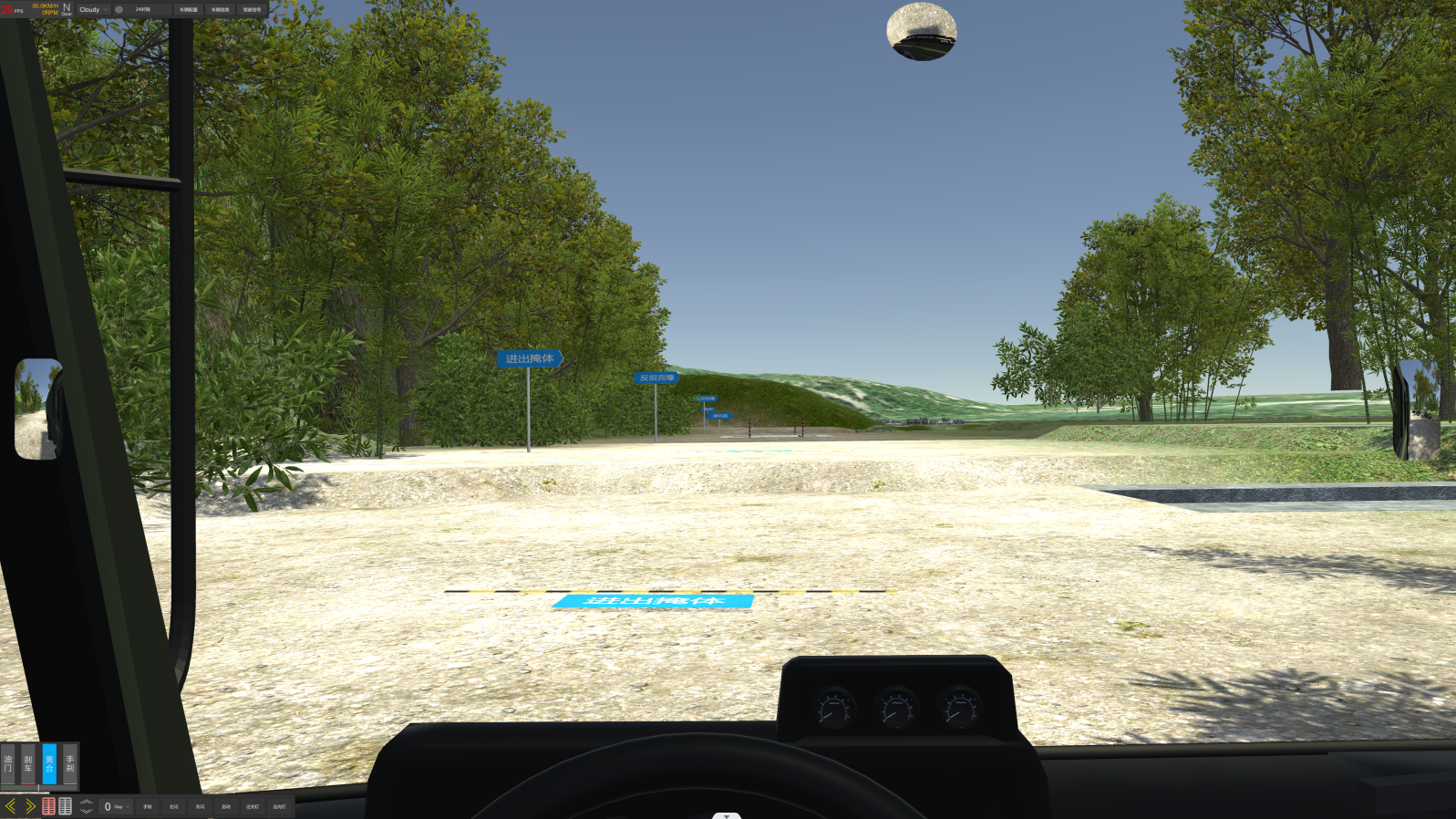This screenshot has width=1456, height=819.
Task: Open the Cloudy weather dropdown
Action: 93,10
